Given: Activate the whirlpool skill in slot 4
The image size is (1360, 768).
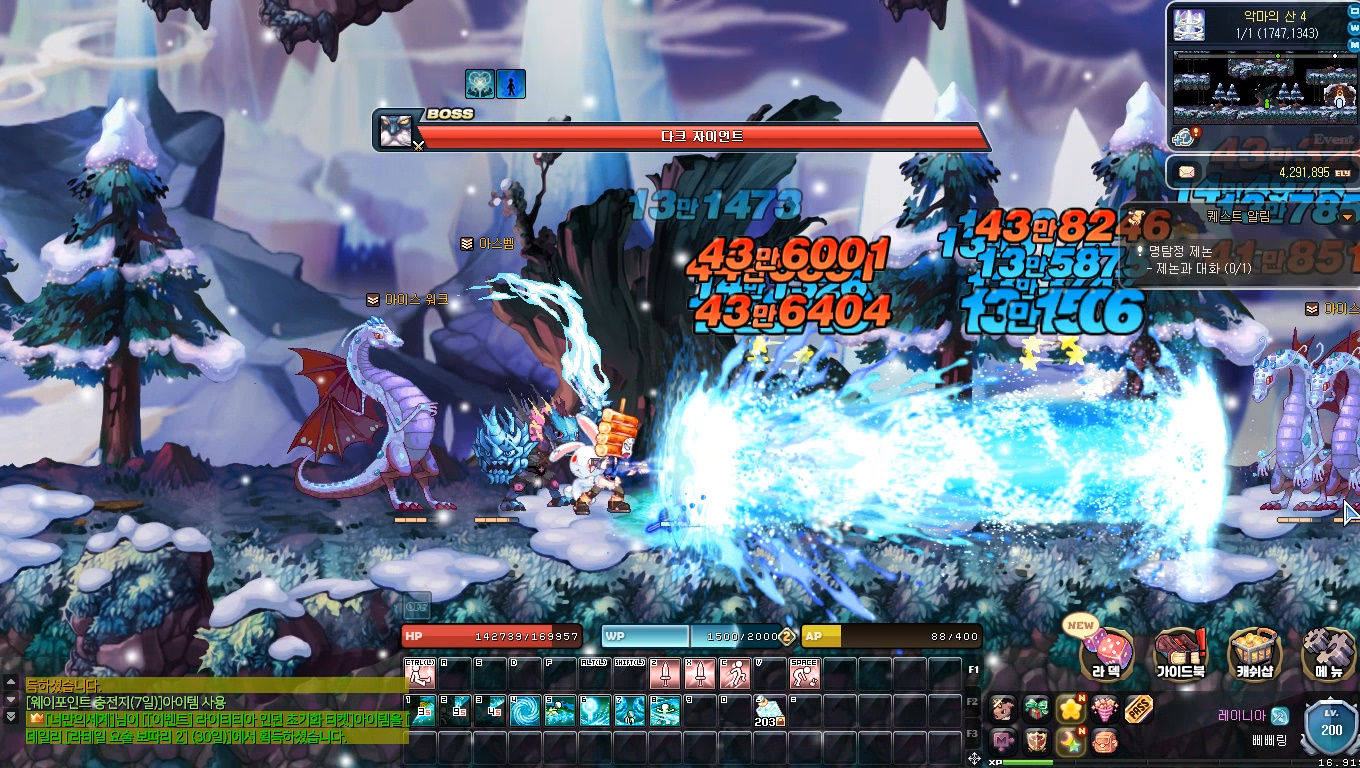Looking at the screenshot, I should [525, 711].
